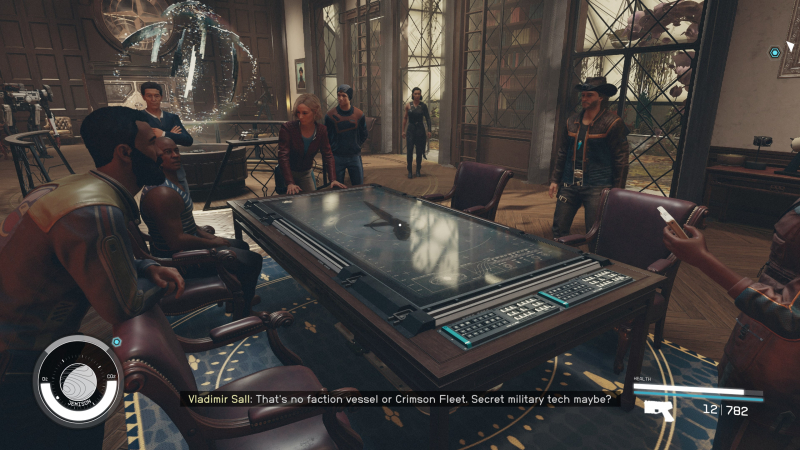The image size is (800, 450).
Task: Click the blue quest objective marker
Action: click(774, 52)
